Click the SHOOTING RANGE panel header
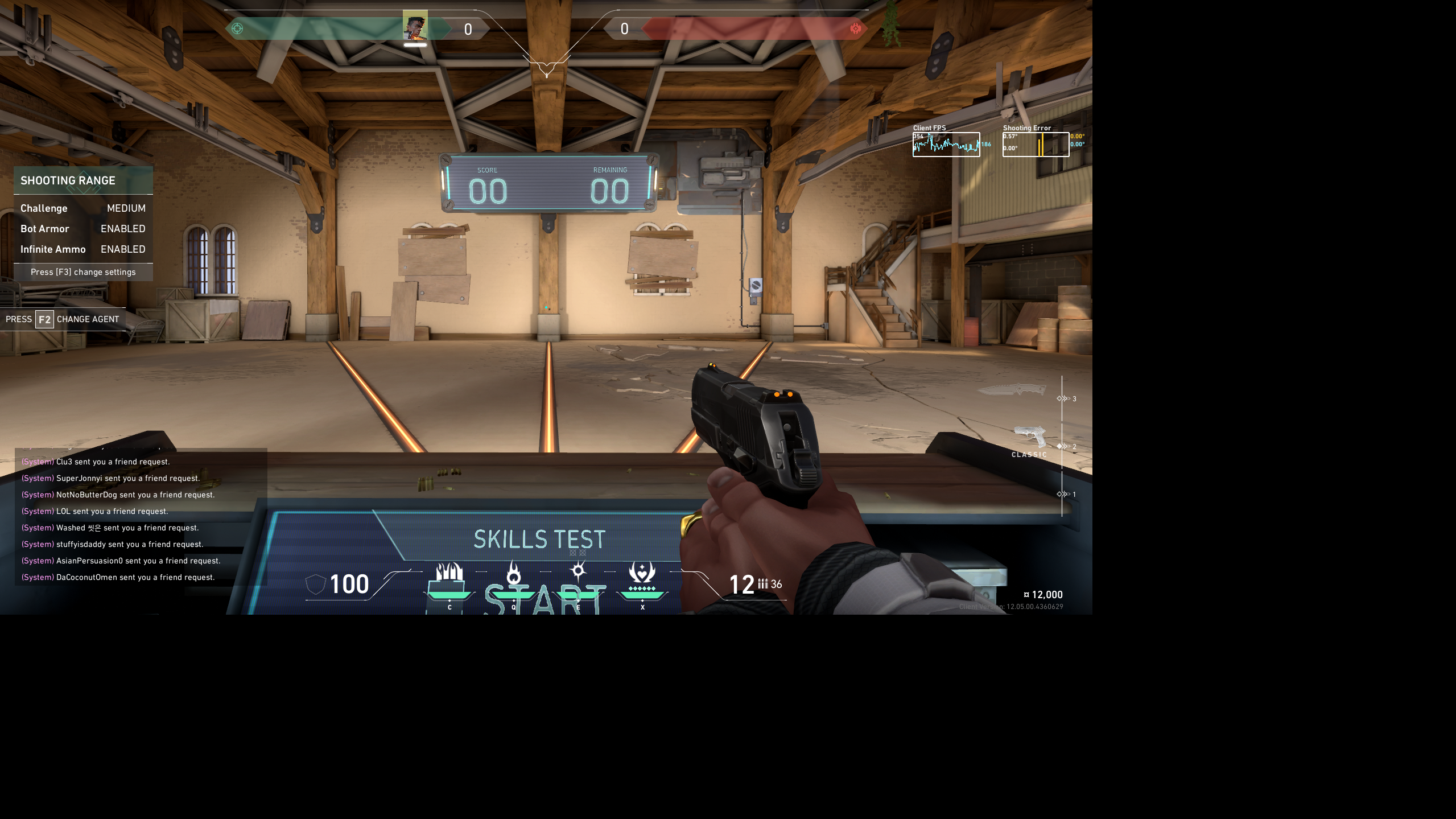 [x=68, y=180]
